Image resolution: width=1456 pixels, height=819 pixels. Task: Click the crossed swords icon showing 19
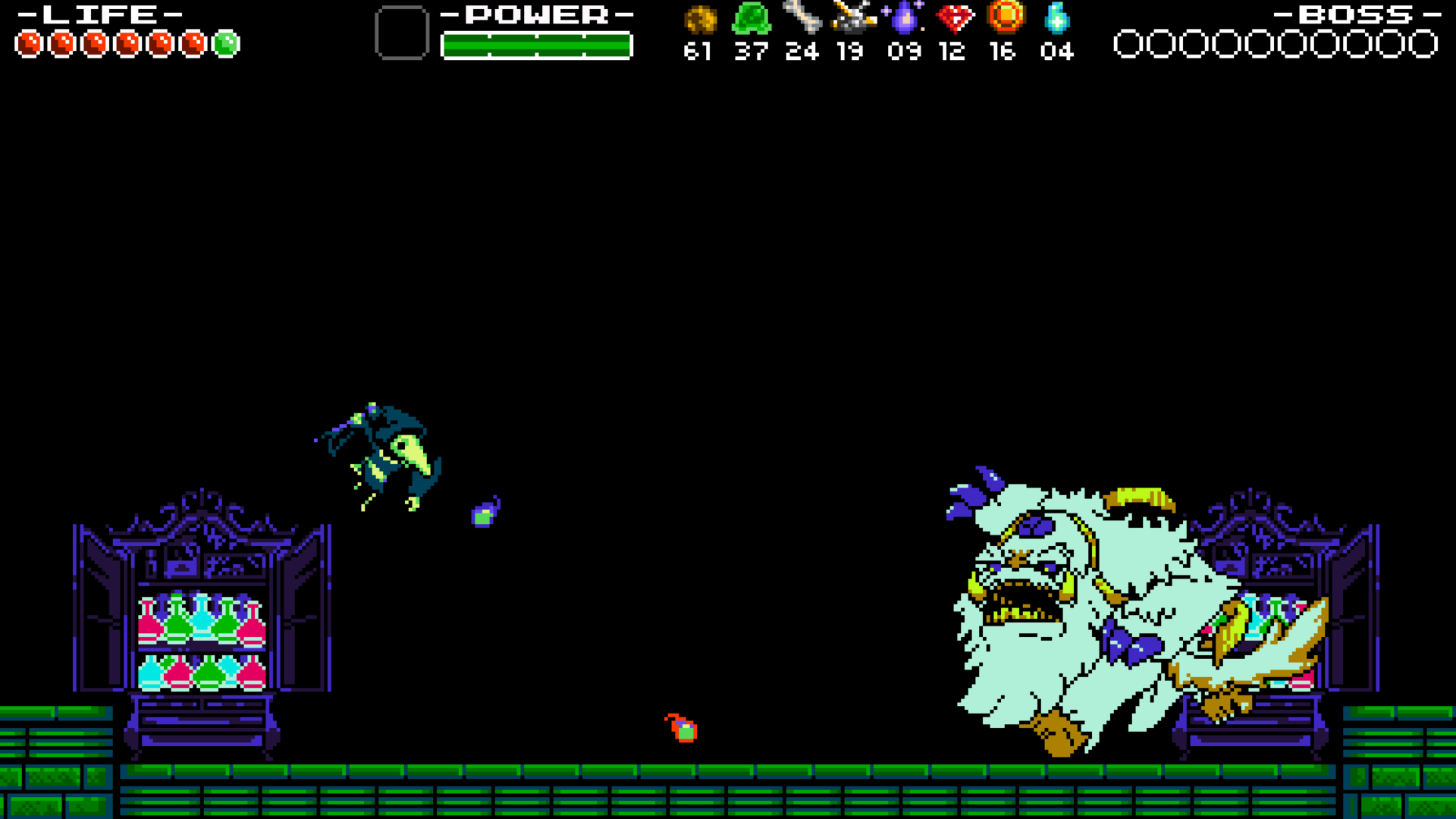tap(852, 19)
